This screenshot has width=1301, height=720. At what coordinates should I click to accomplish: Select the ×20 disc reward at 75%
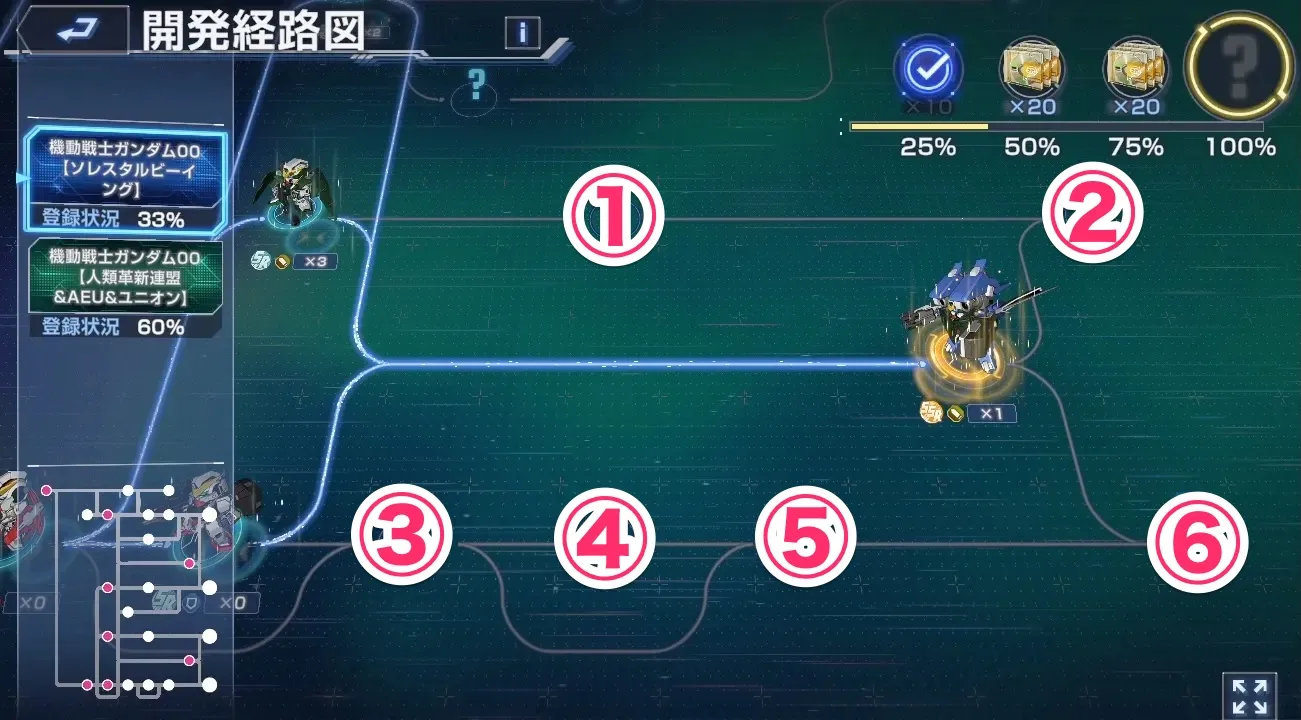[1134, 69]
